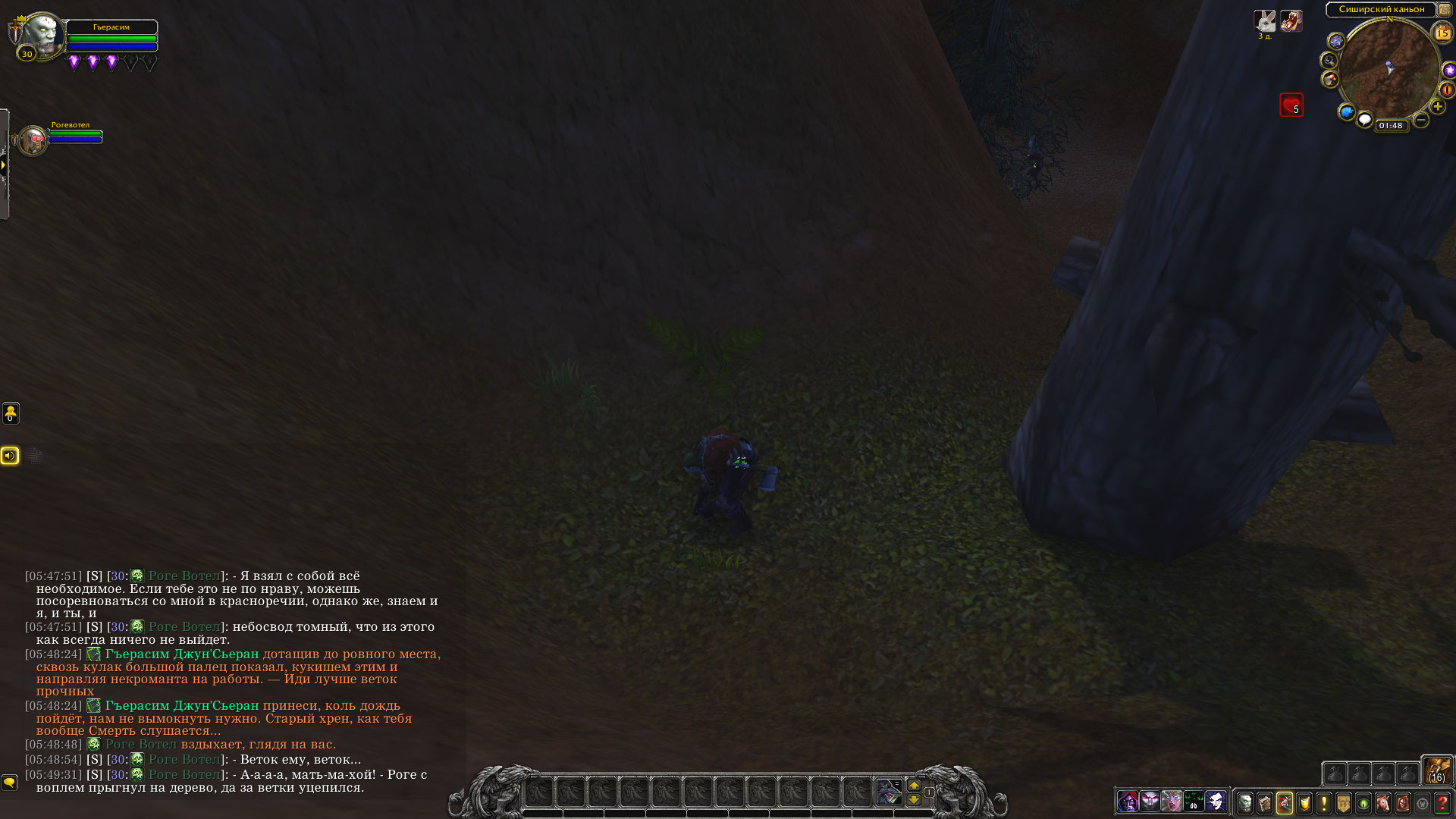Zoom in the minimap with plus button

[x=1437, y=107]
